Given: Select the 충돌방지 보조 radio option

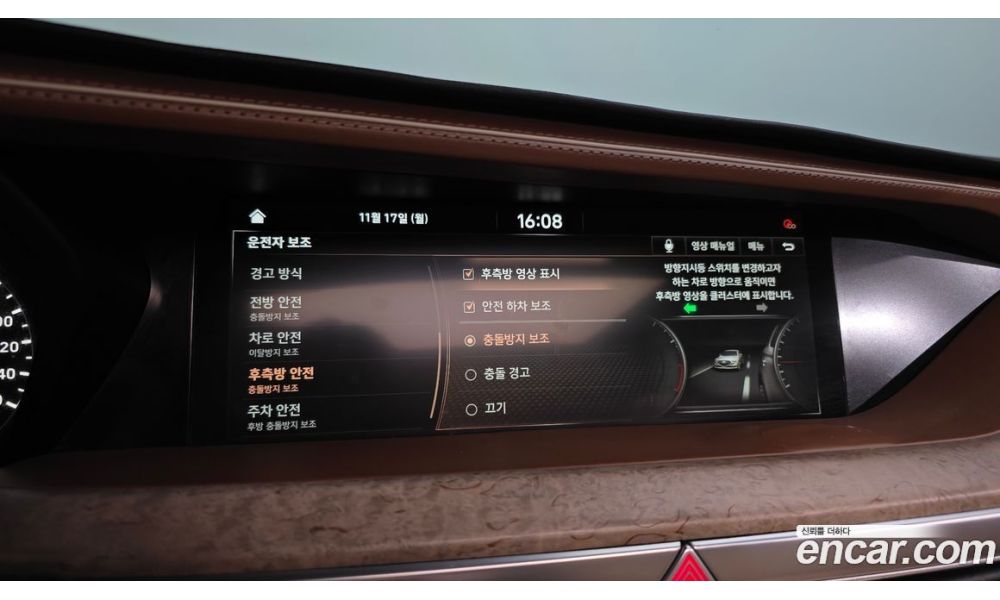Looking at the screenshot, I should [470, 340].
